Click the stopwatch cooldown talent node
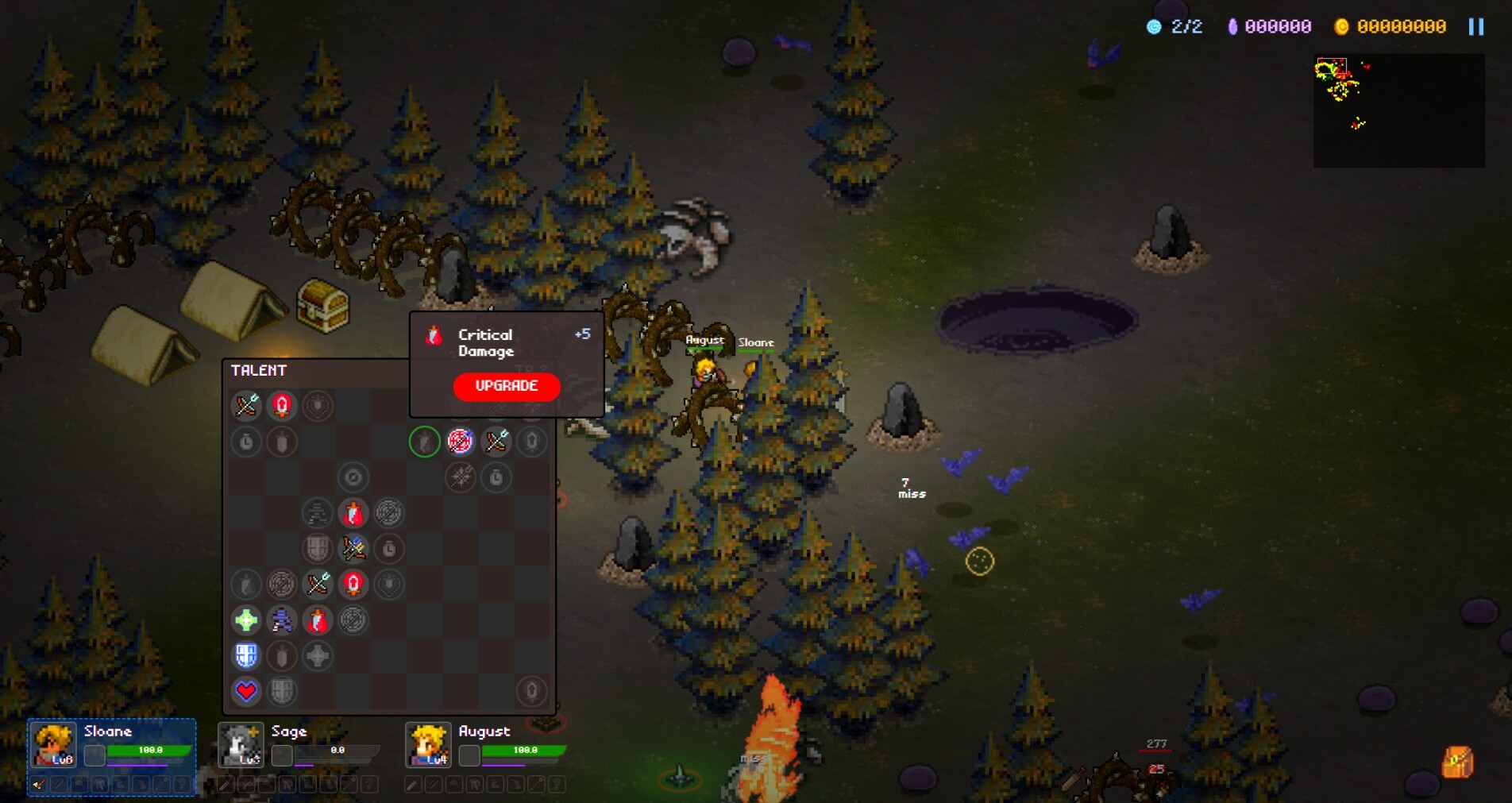 [x=245, y=442]
